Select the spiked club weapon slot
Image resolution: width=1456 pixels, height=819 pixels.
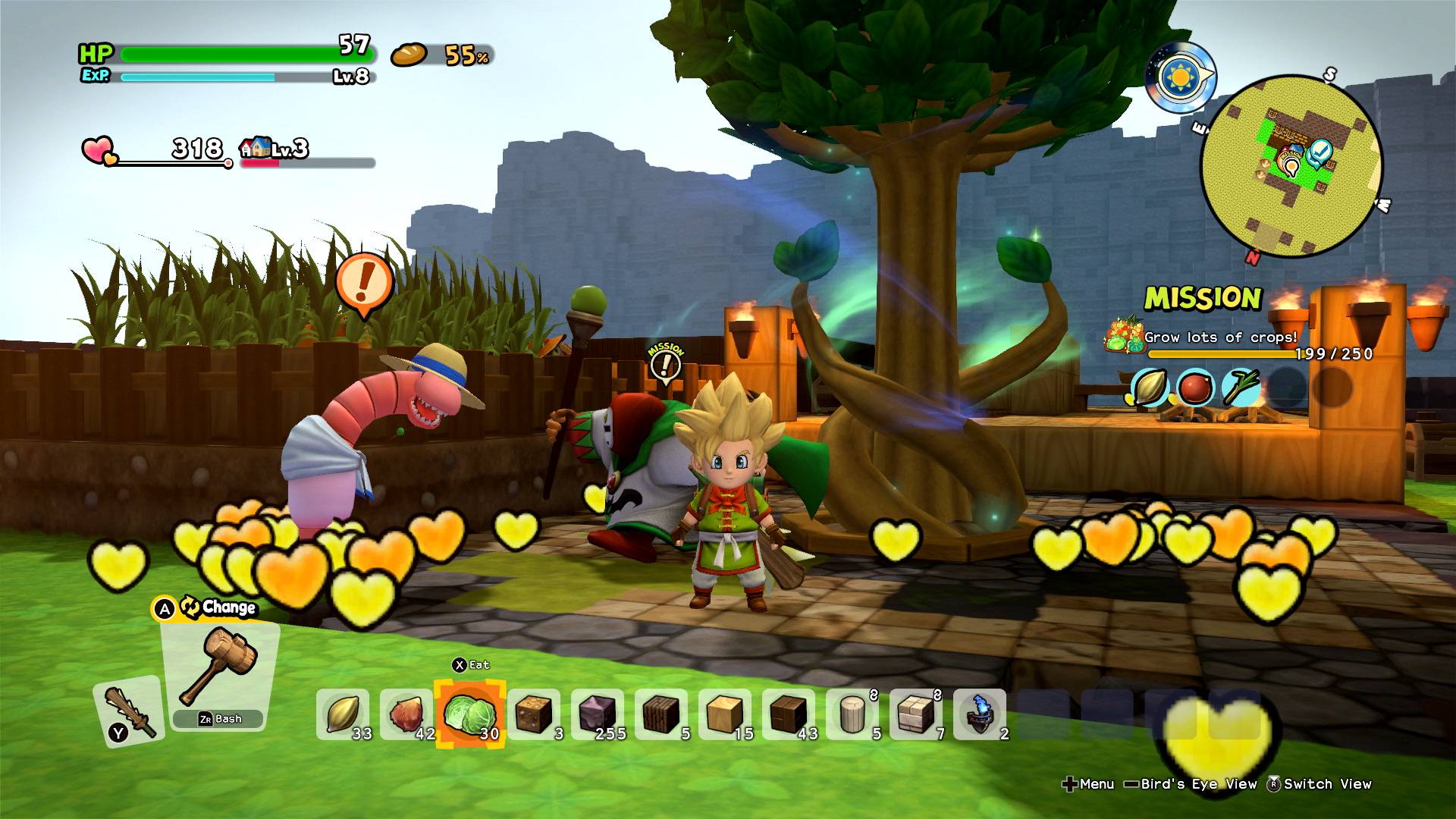(x=127, y=710)
